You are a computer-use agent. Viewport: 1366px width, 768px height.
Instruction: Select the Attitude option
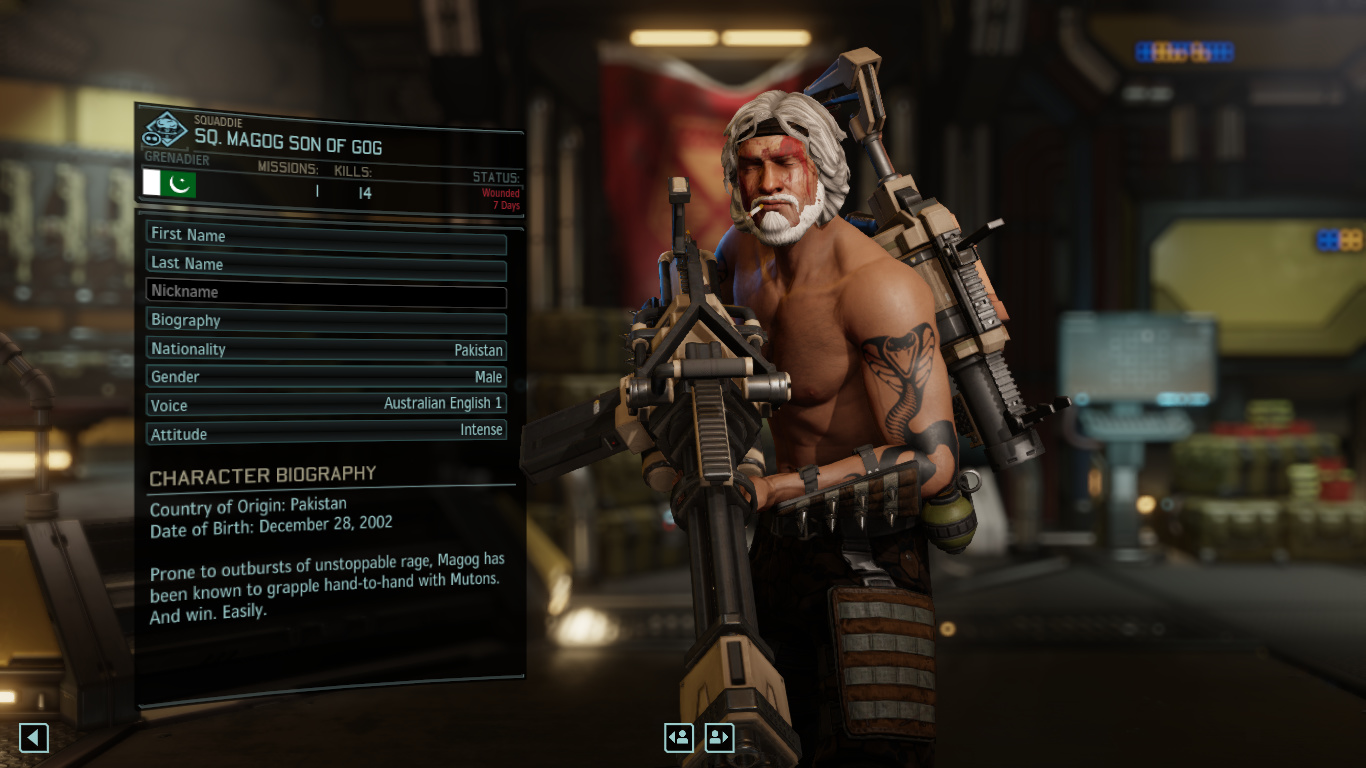tap(326, 433)
